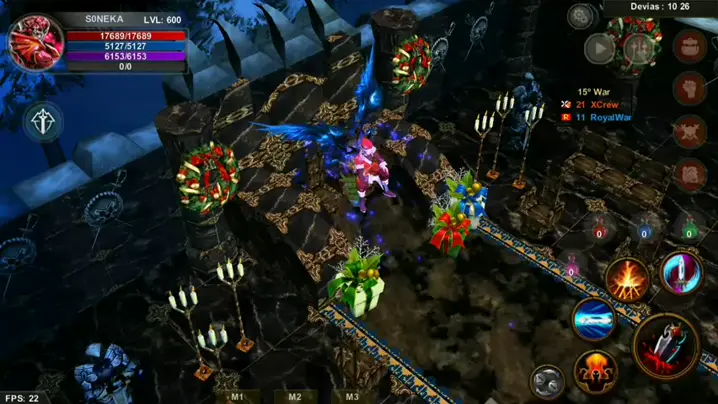Open the gear settings button
This screenshot has height=404, width=718.
(580, 15)
